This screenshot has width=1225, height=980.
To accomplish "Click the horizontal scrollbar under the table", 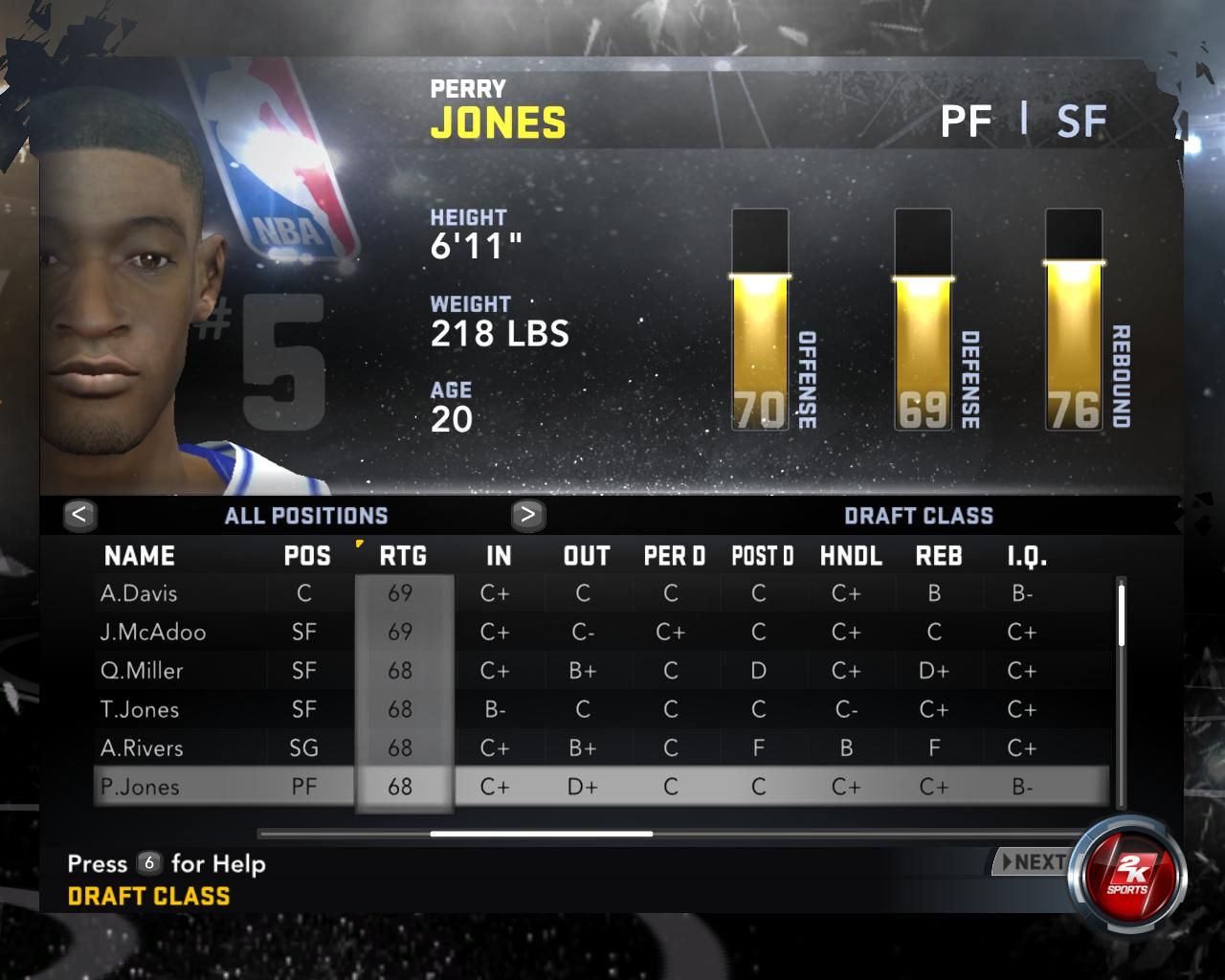I will pos(542,834).
